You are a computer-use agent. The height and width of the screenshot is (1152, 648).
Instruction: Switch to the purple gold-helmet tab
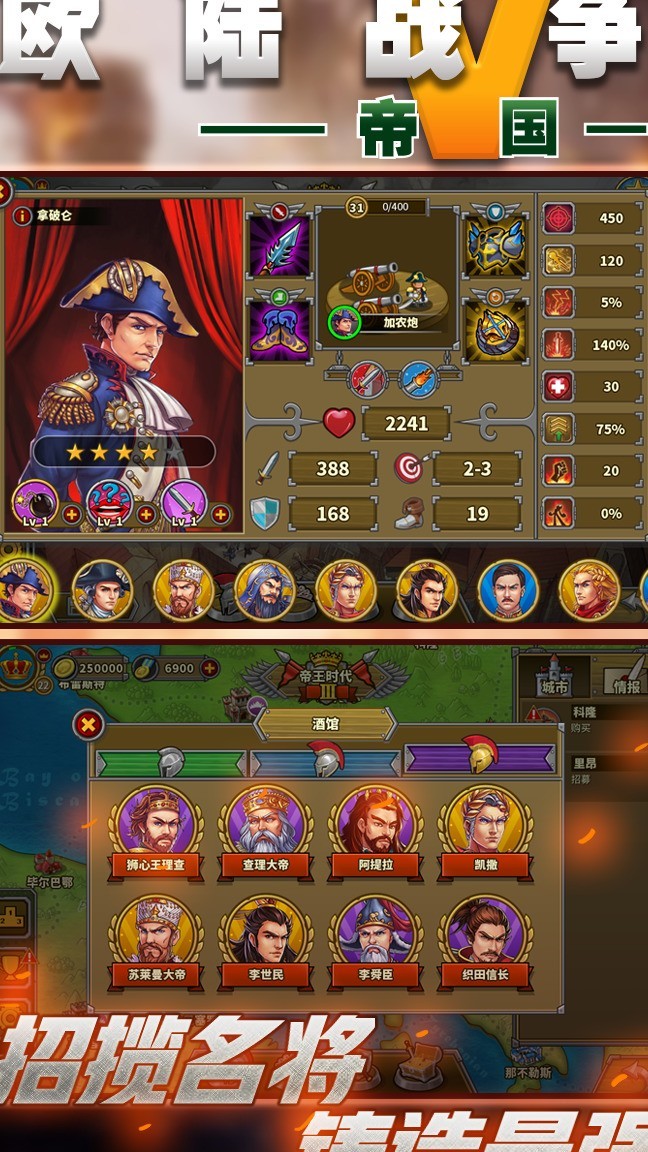pyautogui.click(x=480, y=759)
